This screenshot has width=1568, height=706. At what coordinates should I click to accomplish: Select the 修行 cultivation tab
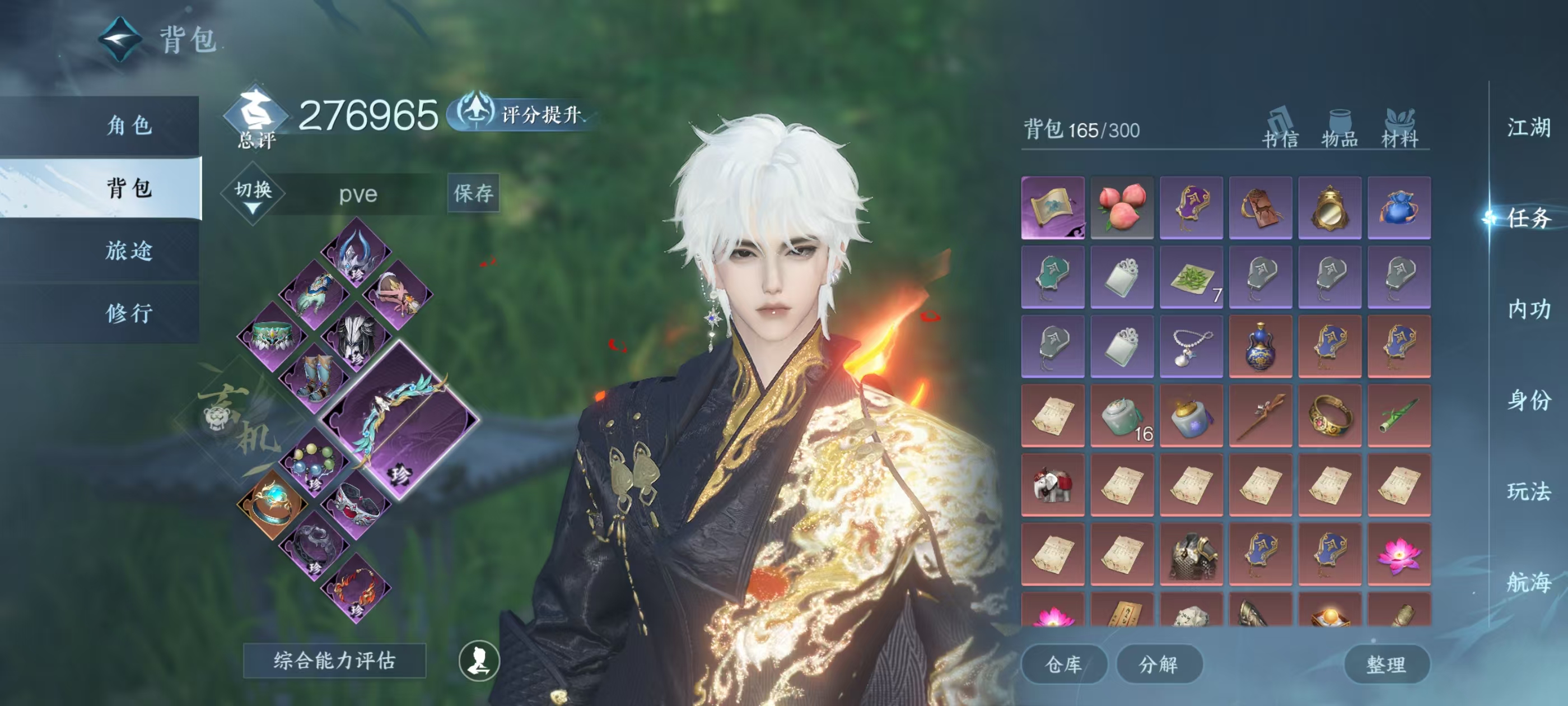click(128, 313)
